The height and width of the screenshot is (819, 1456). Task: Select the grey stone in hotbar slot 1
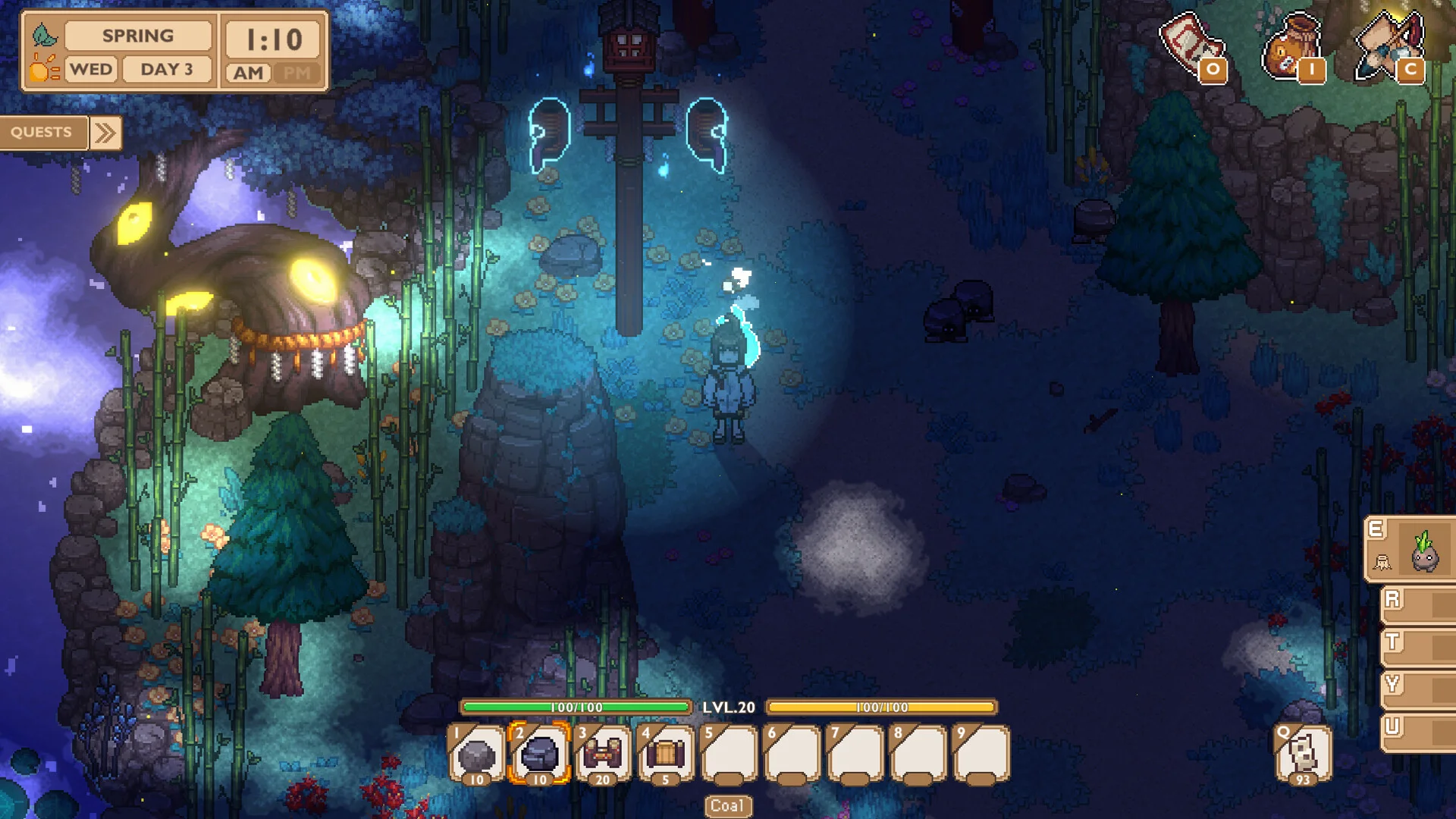click(x=476, y=754)
